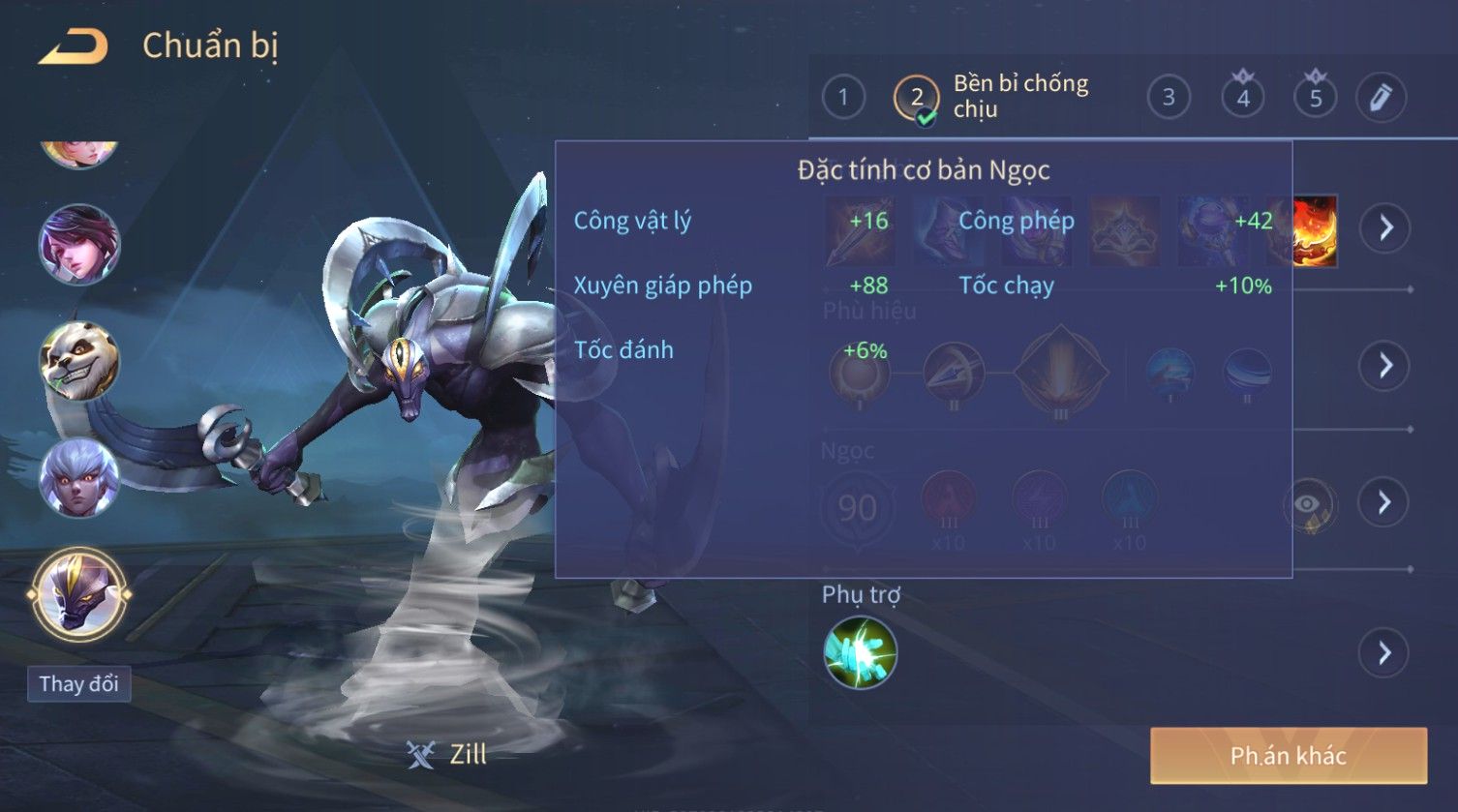Select the white-haired hero portrait
Screen dimensions: 1458x812
(x=78, y=478)
